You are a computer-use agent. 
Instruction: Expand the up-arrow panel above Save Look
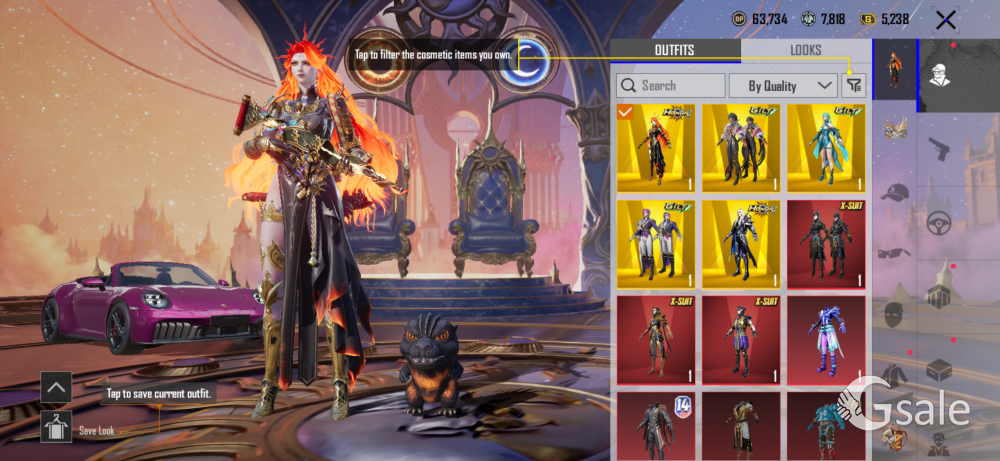coord(56,386)
